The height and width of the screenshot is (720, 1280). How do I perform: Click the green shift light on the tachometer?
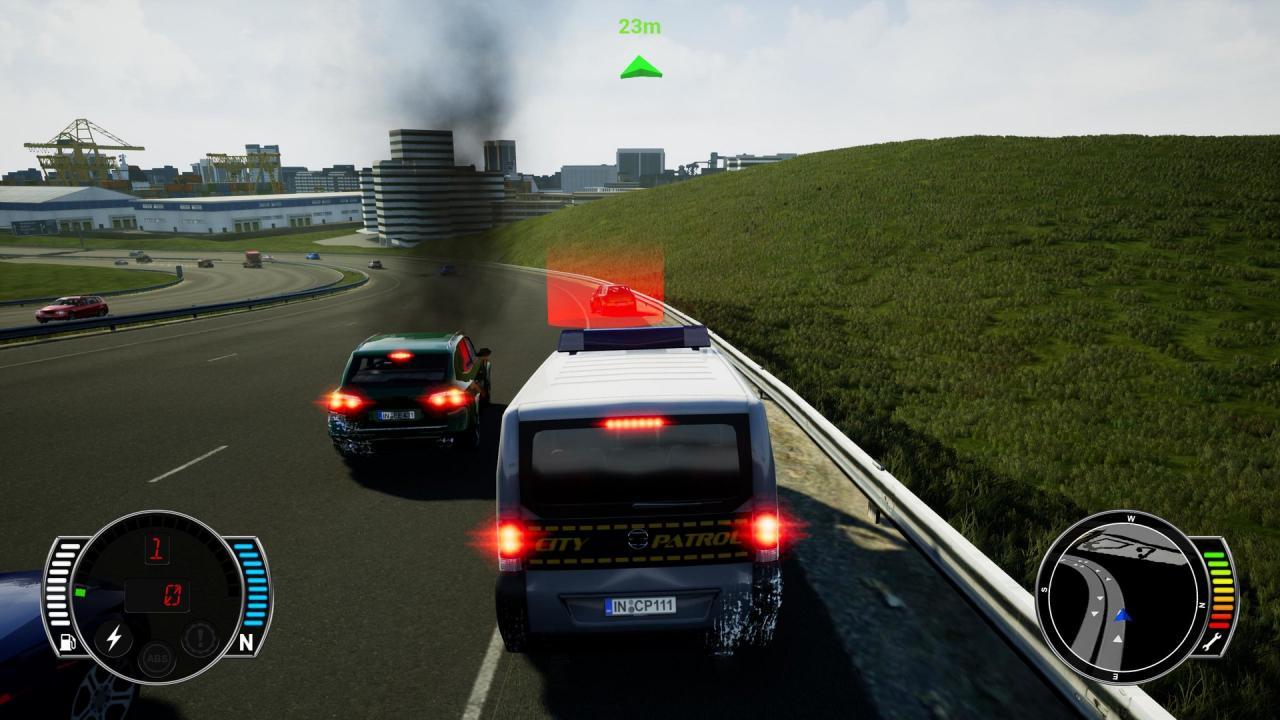click(81, 591)
